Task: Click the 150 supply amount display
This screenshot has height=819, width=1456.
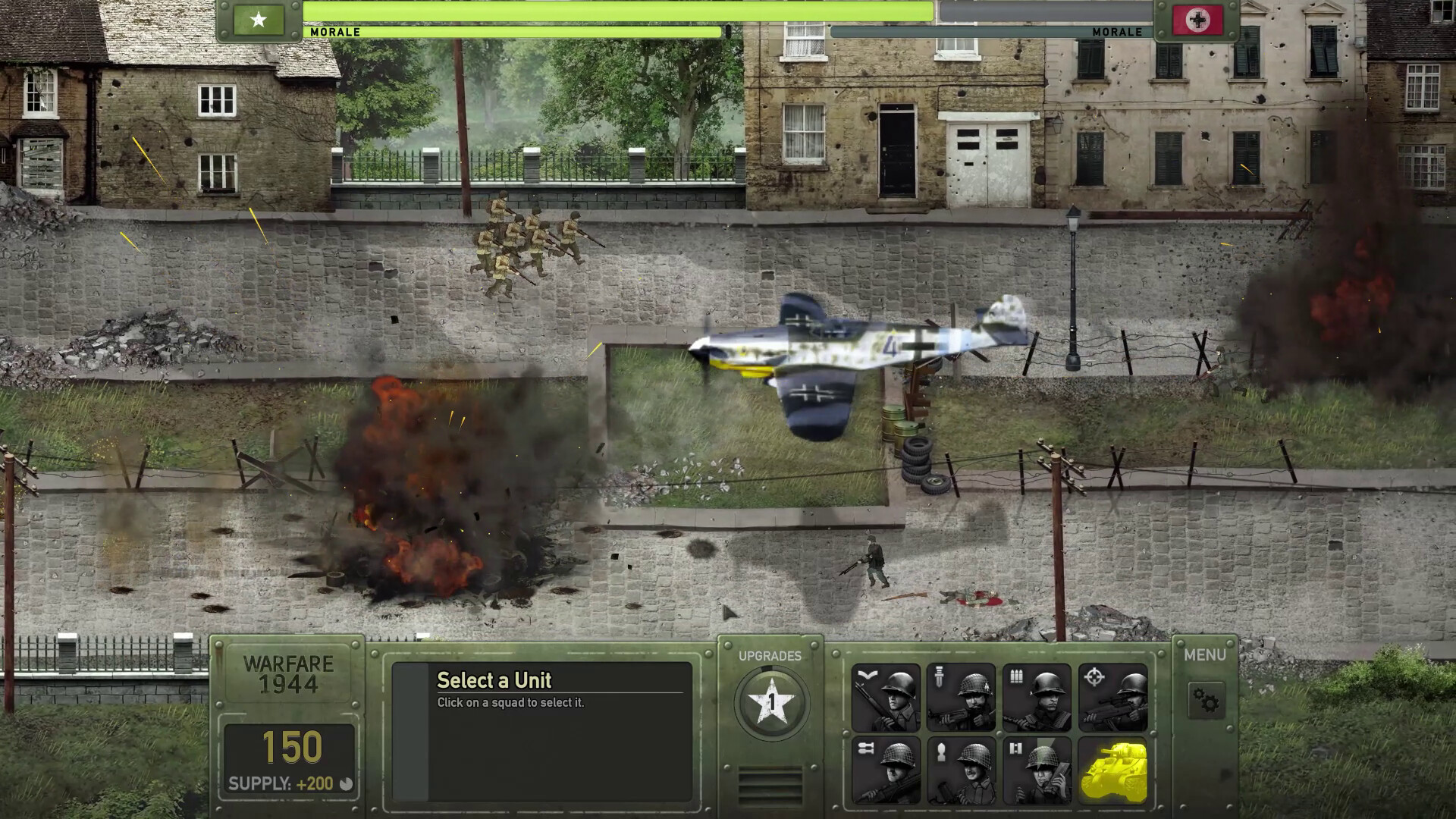Action: pos(292,746)
